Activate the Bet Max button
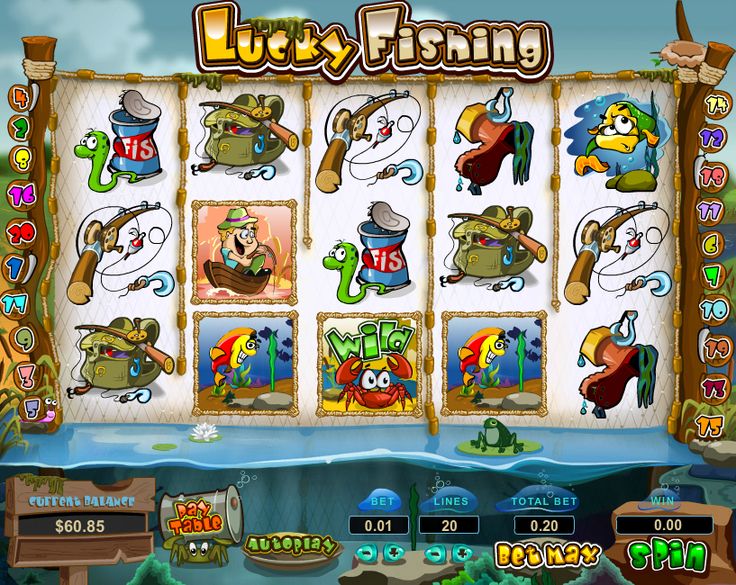 point(547,553)
